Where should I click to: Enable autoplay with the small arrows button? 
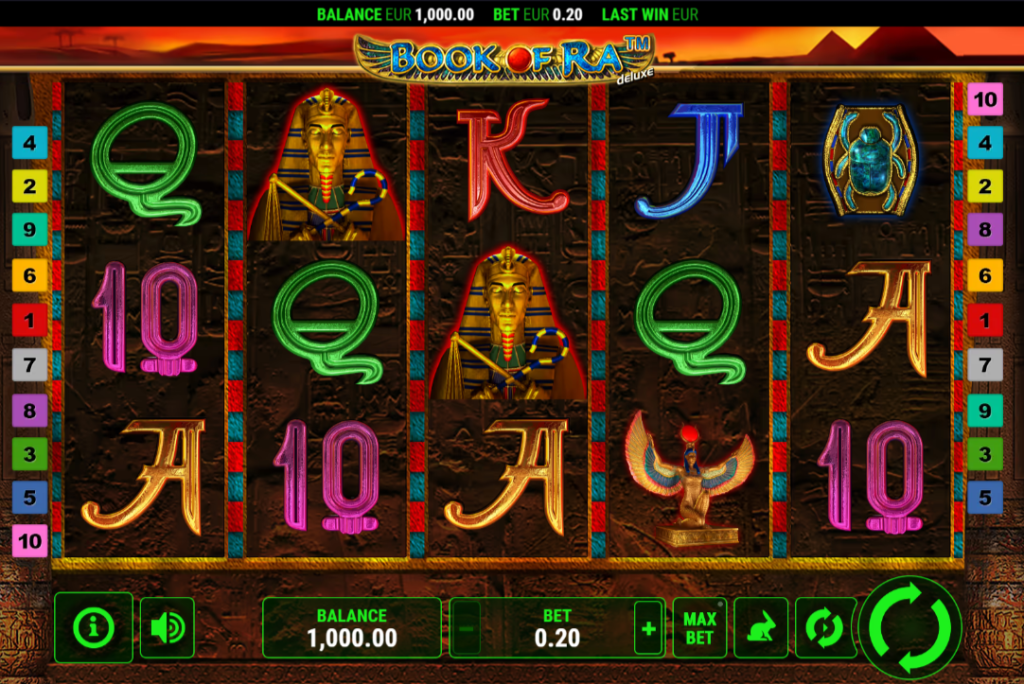(x=826, y=628)
